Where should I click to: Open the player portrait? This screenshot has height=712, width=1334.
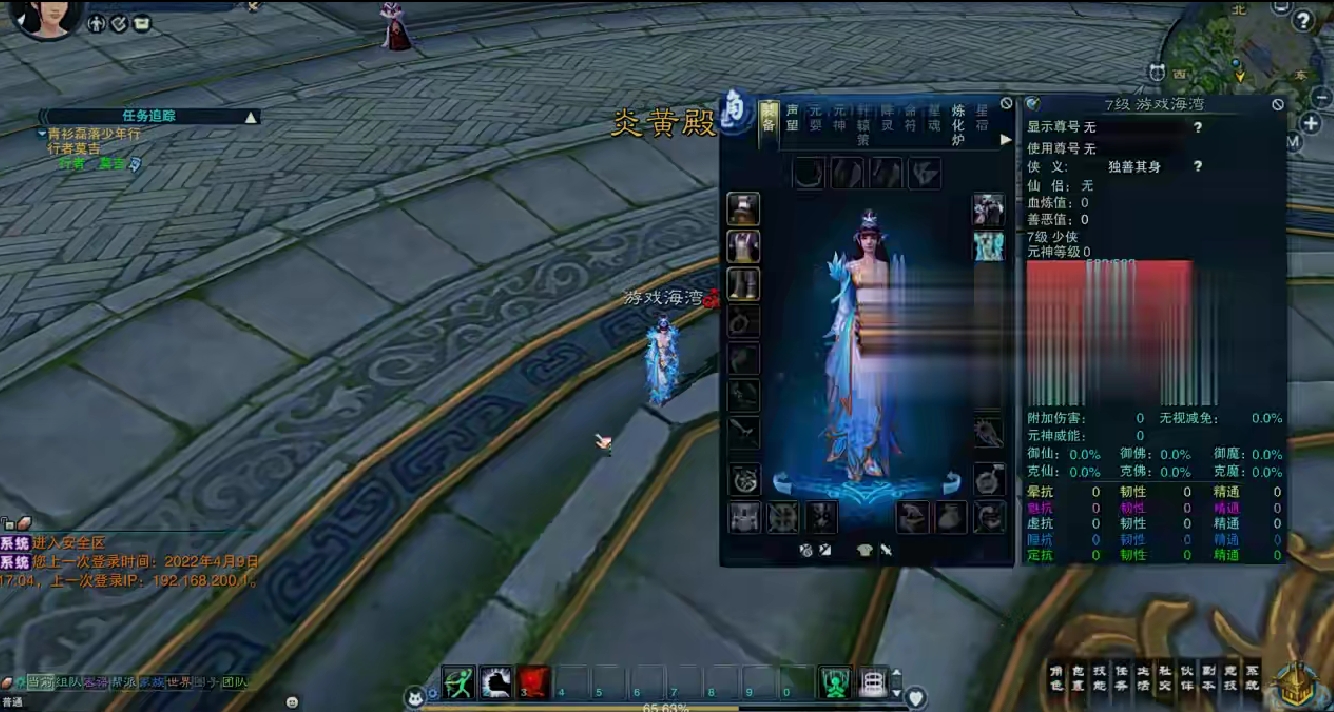coord(46,18)
